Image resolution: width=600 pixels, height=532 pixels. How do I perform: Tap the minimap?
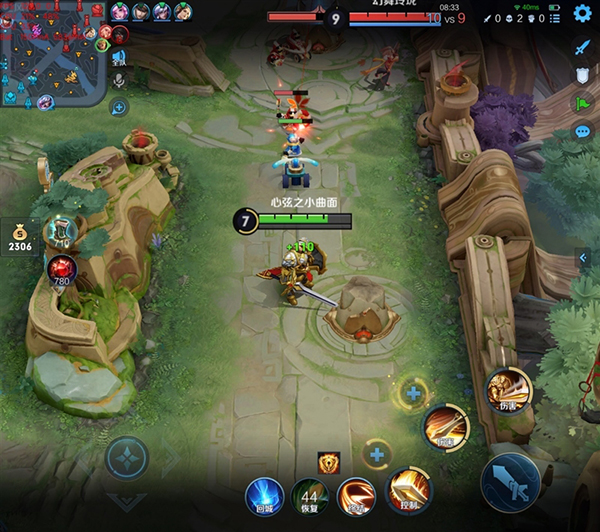click(x=52, y=53)
